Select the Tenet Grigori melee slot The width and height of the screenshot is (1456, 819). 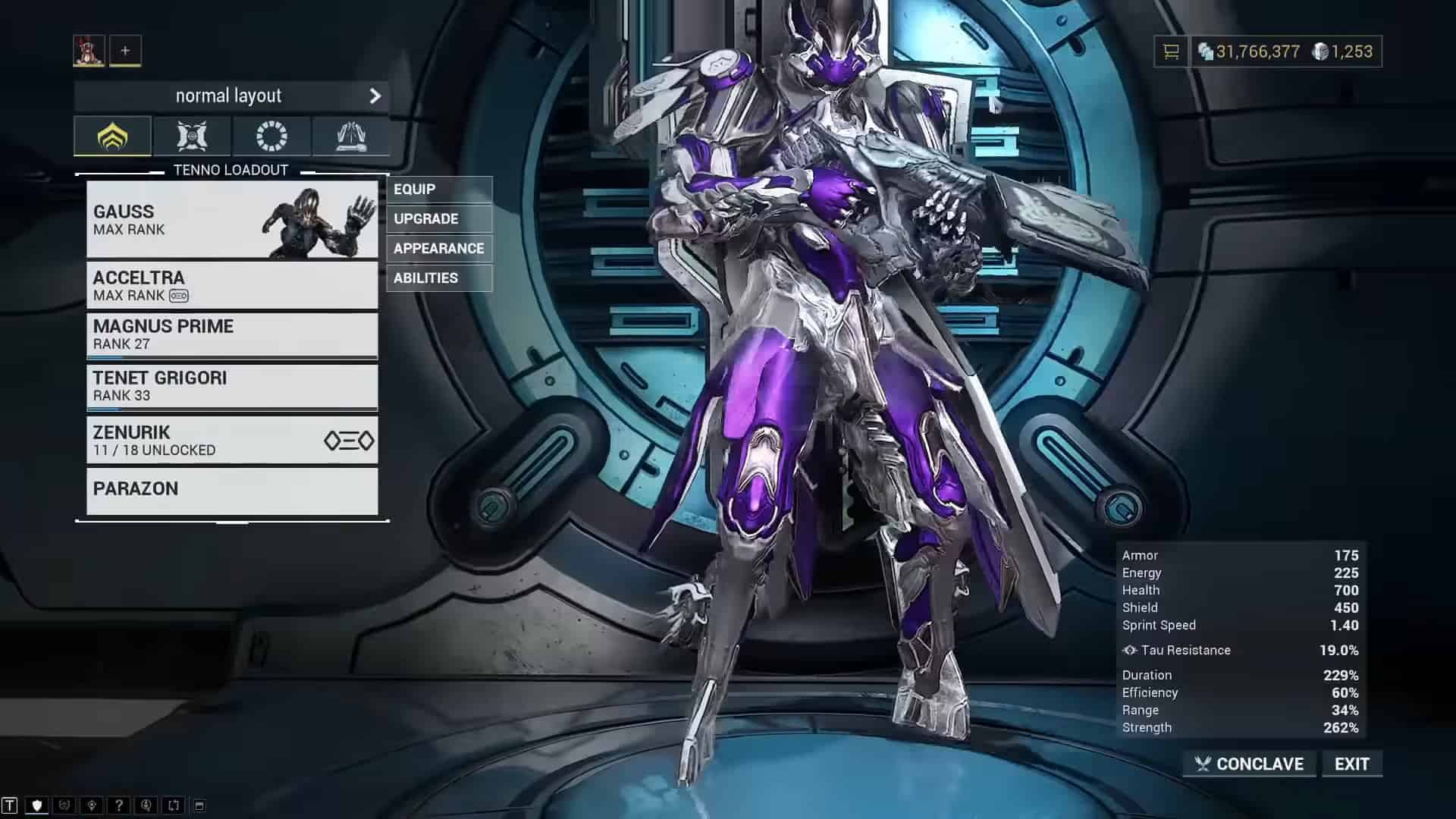[231, 386]
